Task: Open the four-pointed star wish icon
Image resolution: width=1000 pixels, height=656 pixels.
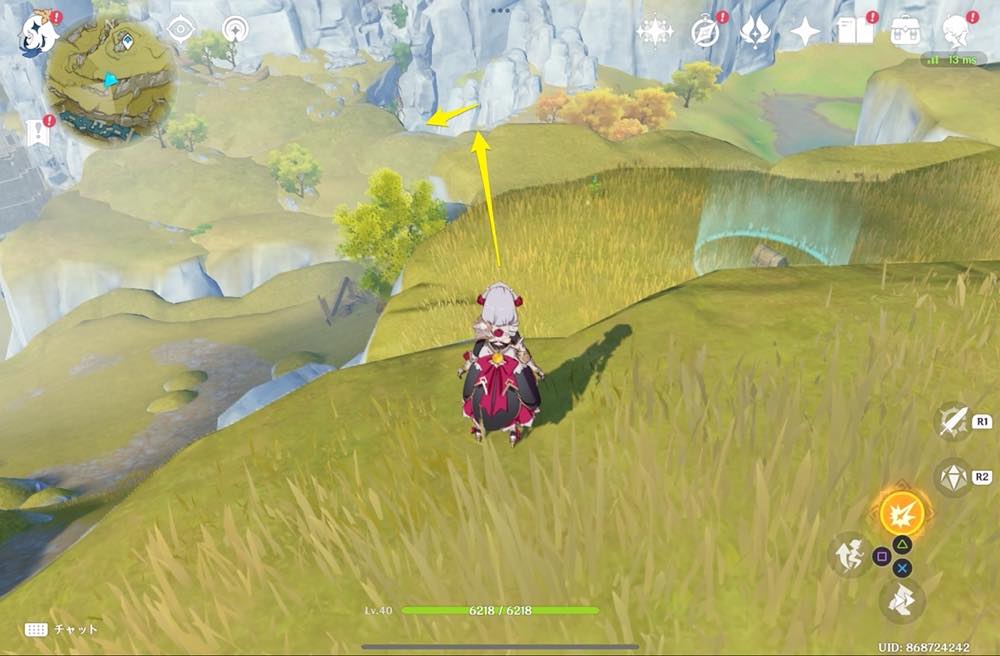Action: [805, 32]
